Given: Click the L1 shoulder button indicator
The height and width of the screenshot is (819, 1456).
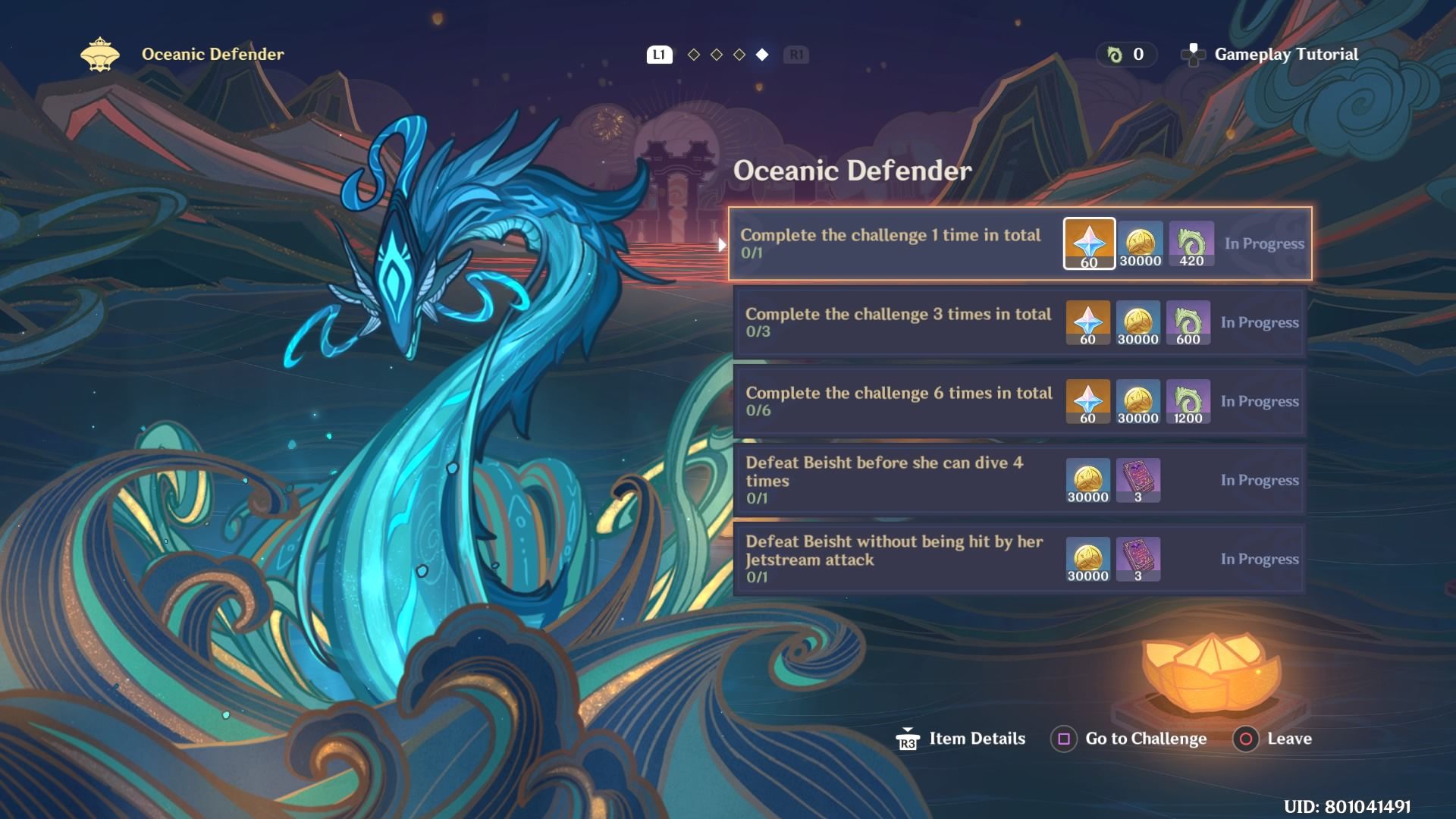Looking at the screenshot, I should (658, 54).
